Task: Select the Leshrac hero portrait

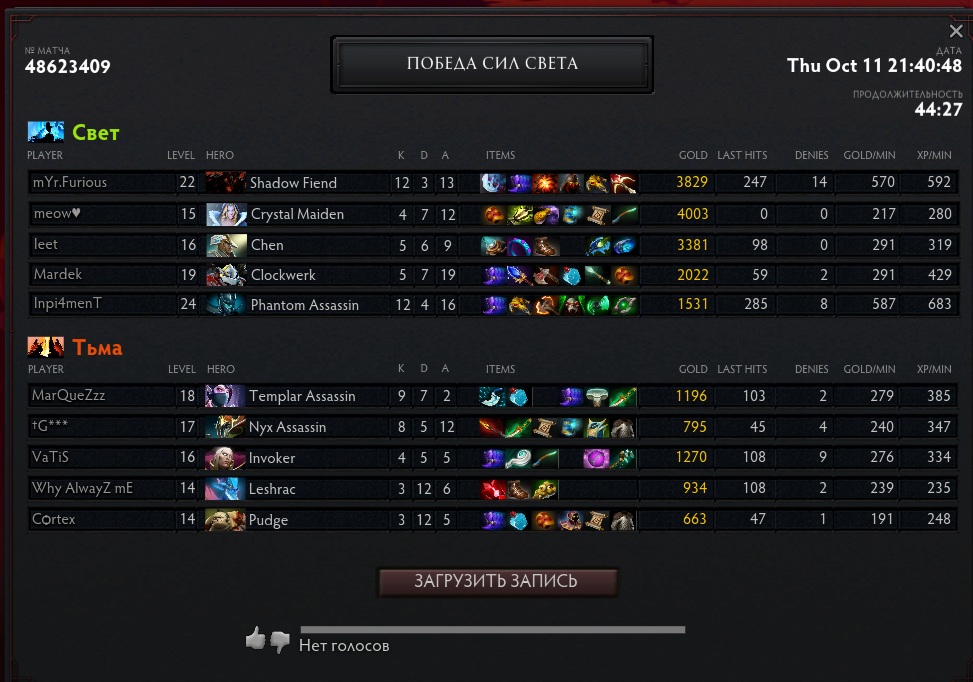Action: pyautogui.click(x=226, y=489)
